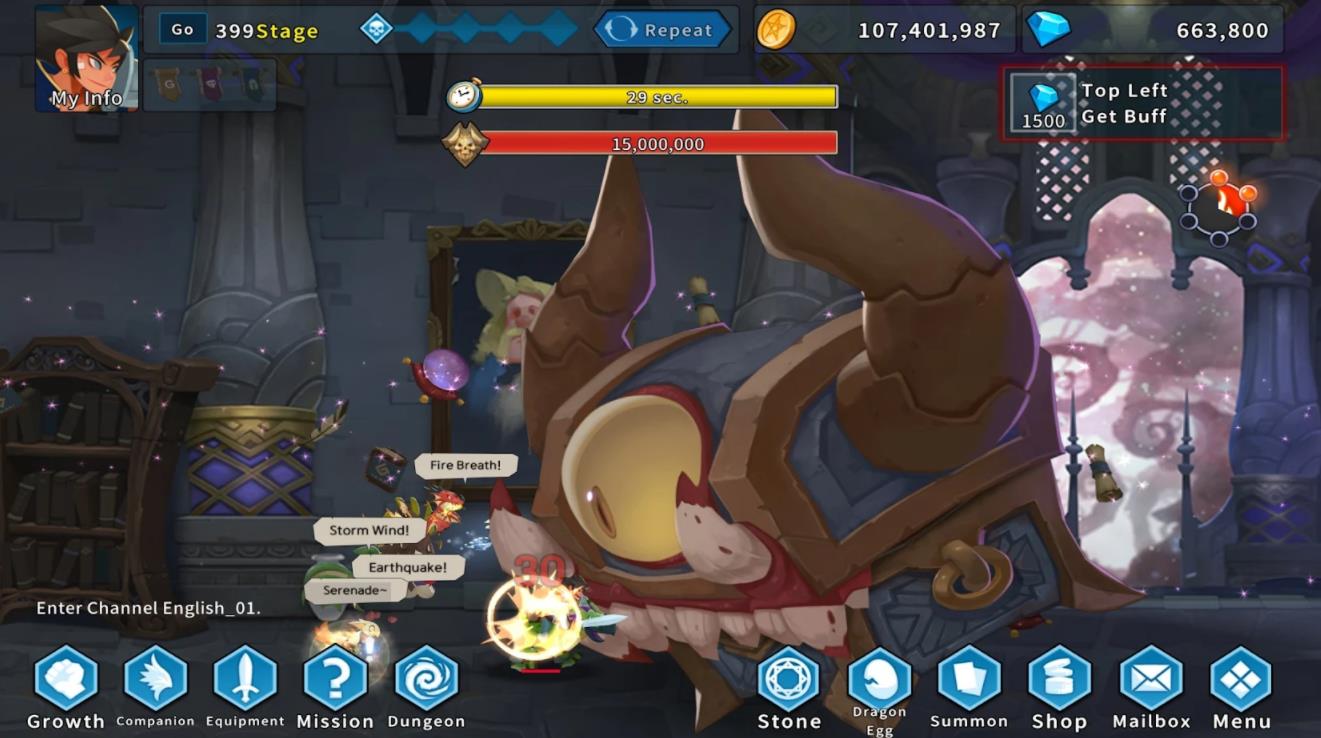Tap the gold coin currency icon

(x=776, y=30)
